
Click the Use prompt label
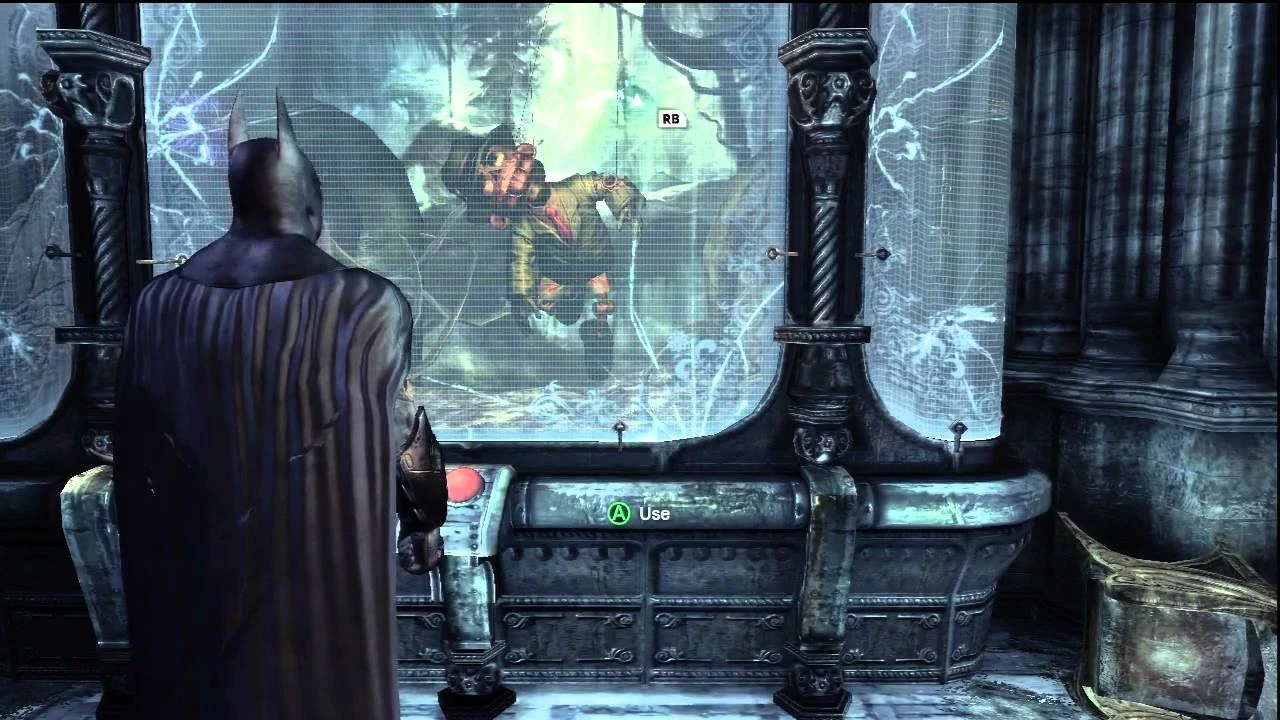[x=654, y=514]
